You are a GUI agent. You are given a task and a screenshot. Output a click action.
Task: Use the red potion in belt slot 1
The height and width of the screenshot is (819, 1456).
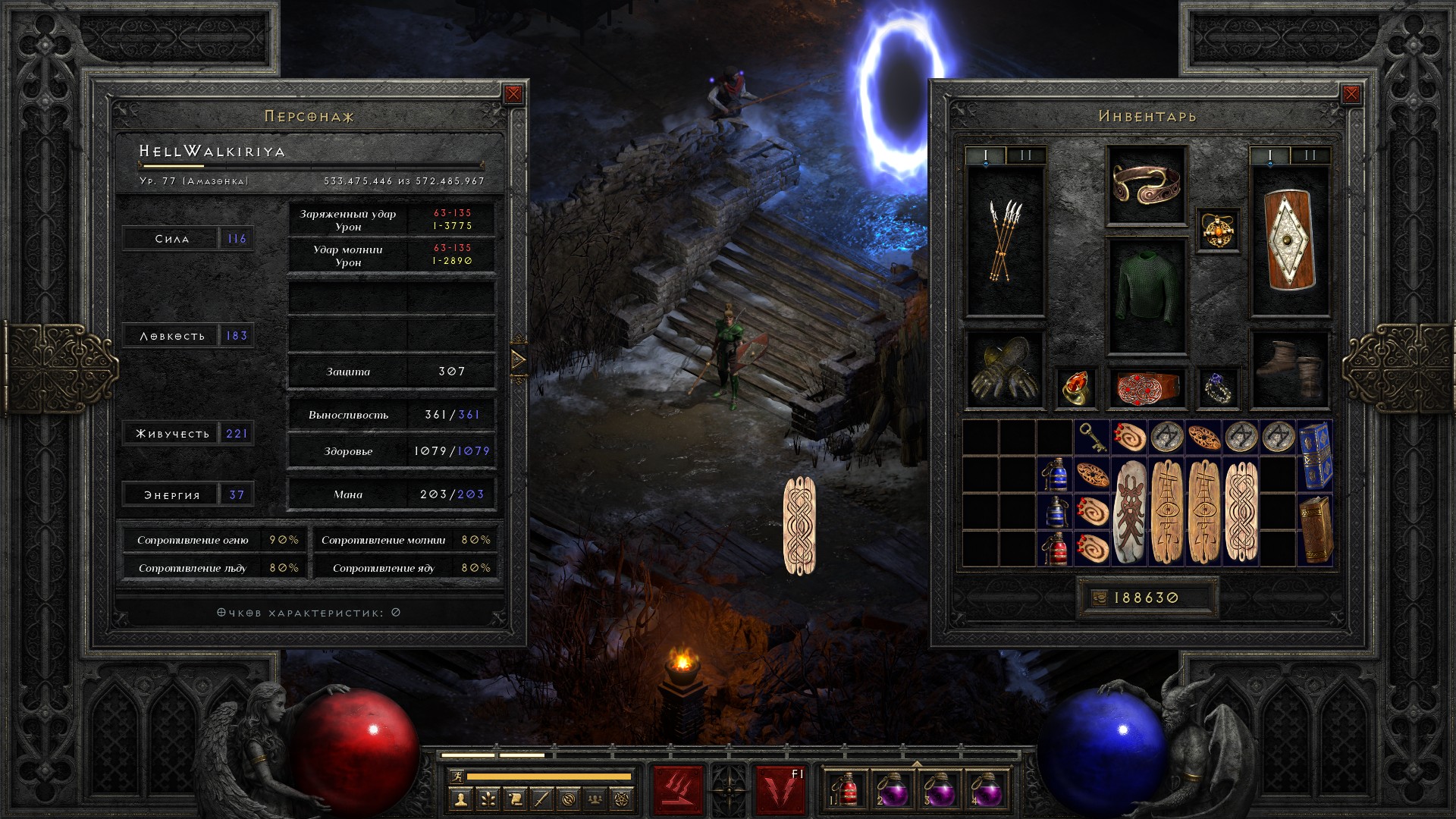point(847,790)
